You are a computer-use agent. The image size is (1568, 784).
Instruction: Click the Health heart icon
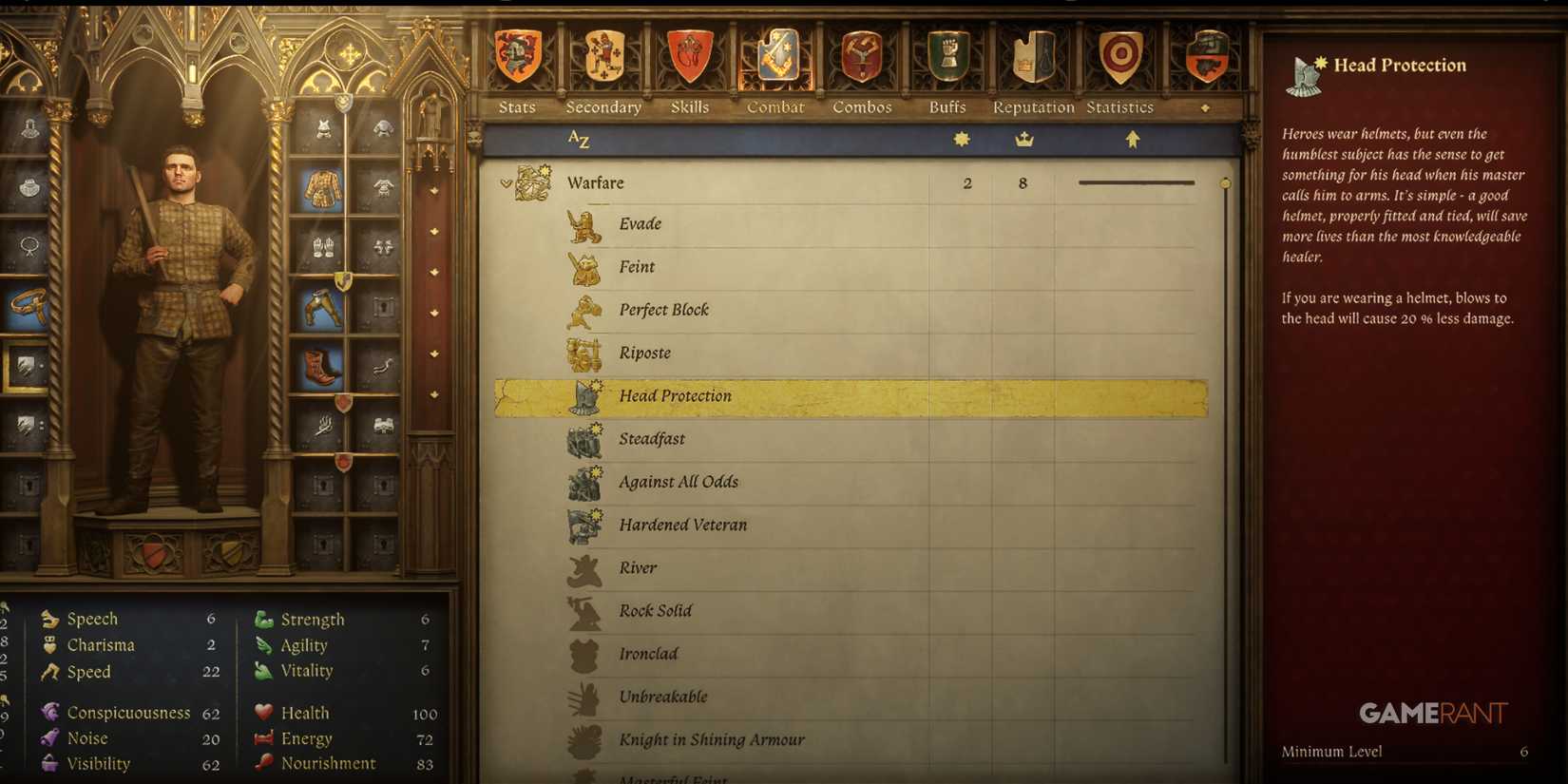tap(261, 712)
